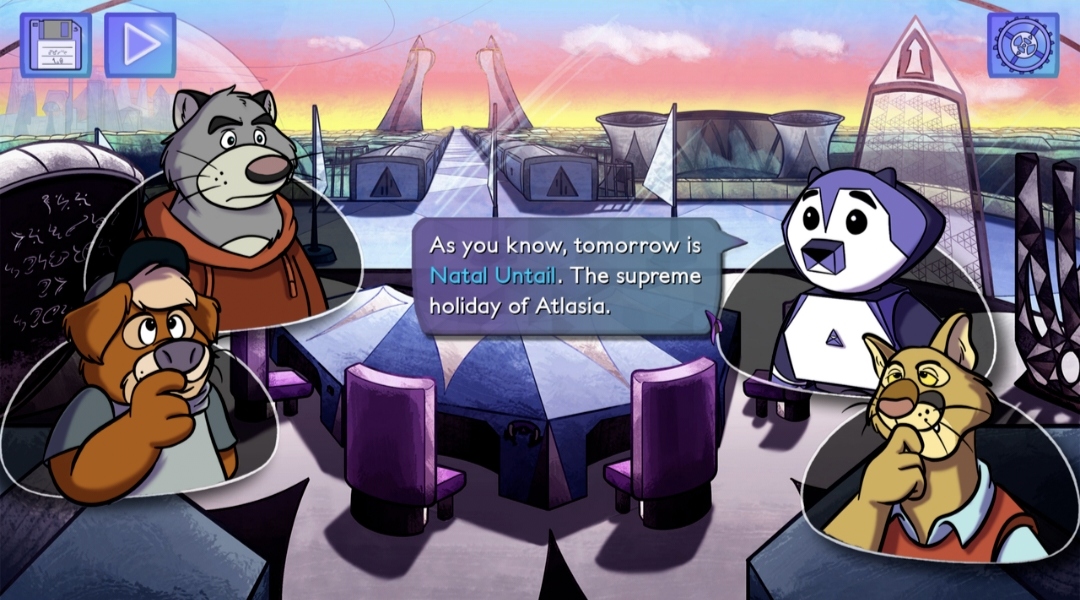The image size is (1080, 600).
Task: Advance the Natal Untail dialogue bubble
Action: [x=568, y=275]
